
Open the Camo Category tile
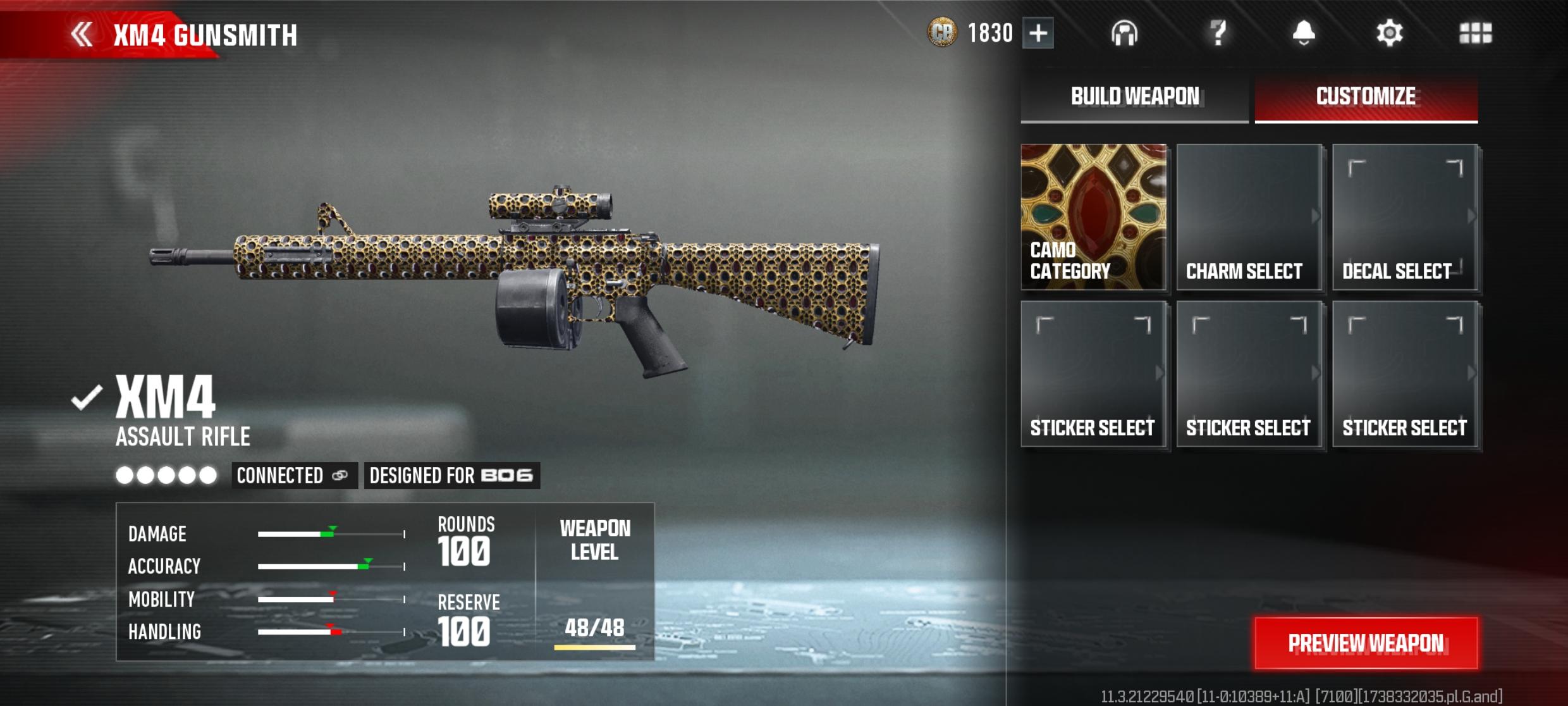(1093, 217)
